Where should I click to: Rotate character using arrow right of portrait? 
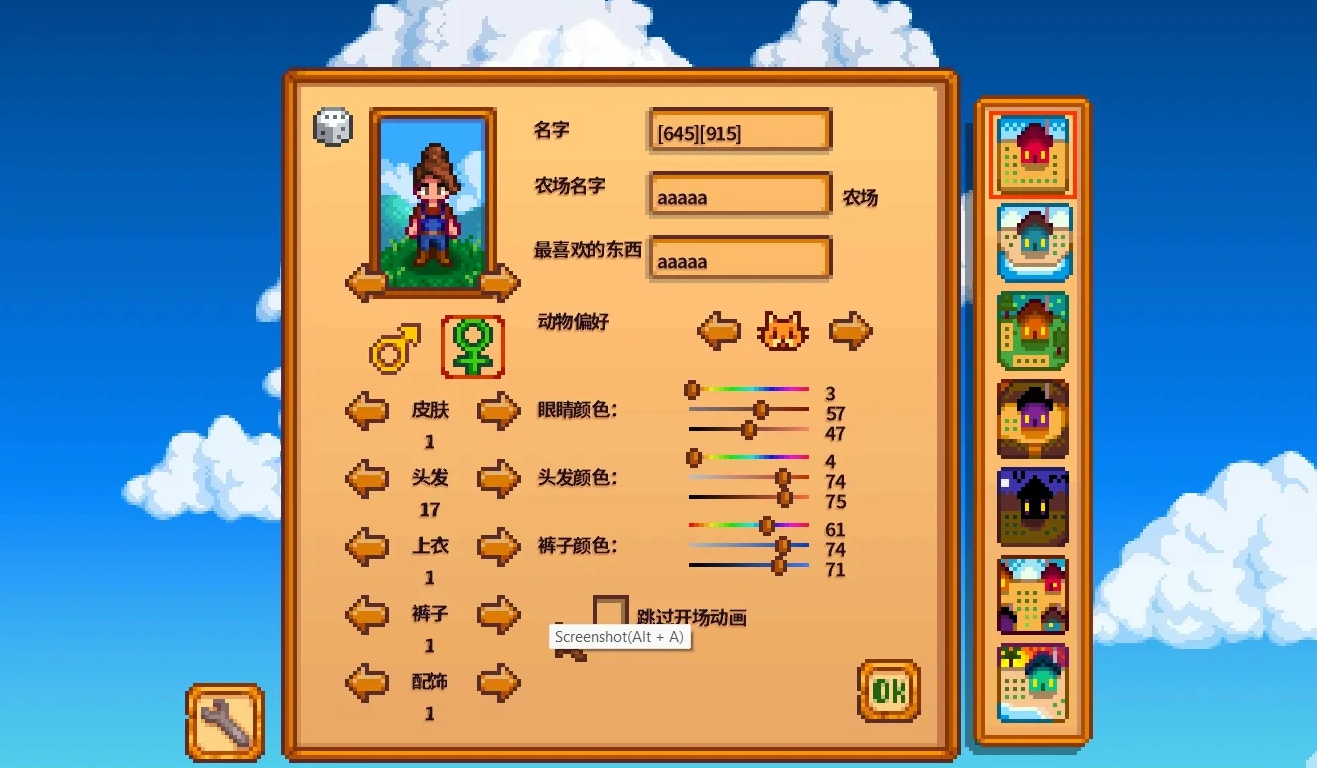(x=498, y=283)
